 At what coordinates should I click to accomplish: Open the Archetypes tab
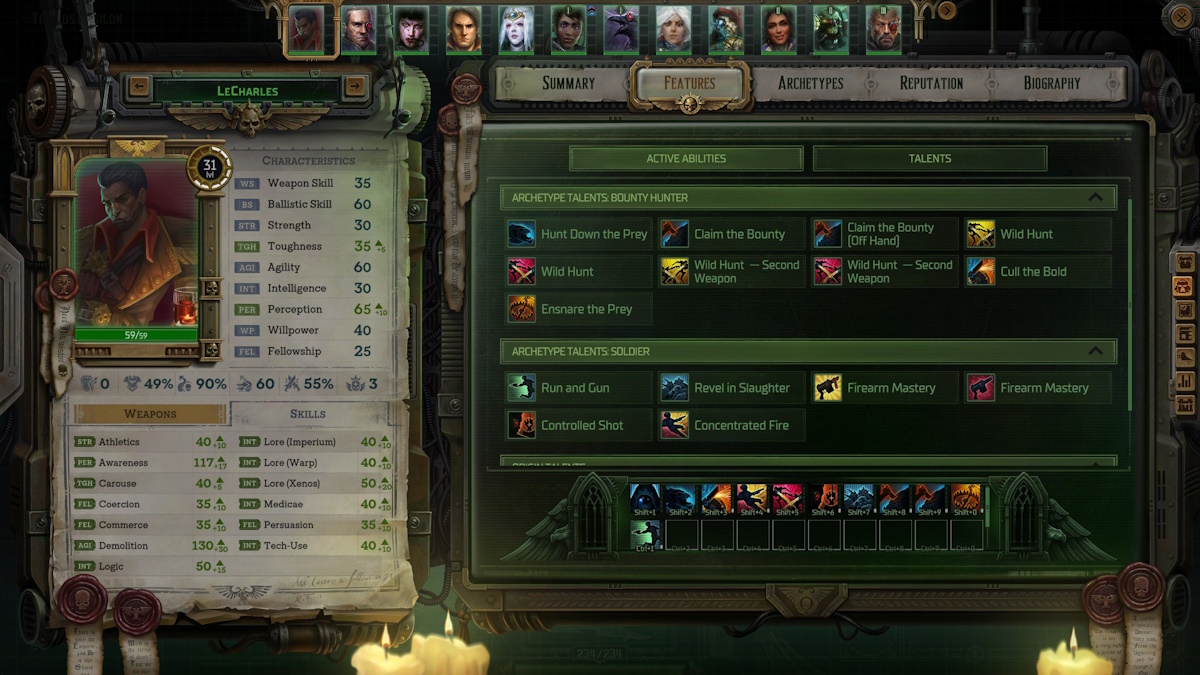point(810,84)
